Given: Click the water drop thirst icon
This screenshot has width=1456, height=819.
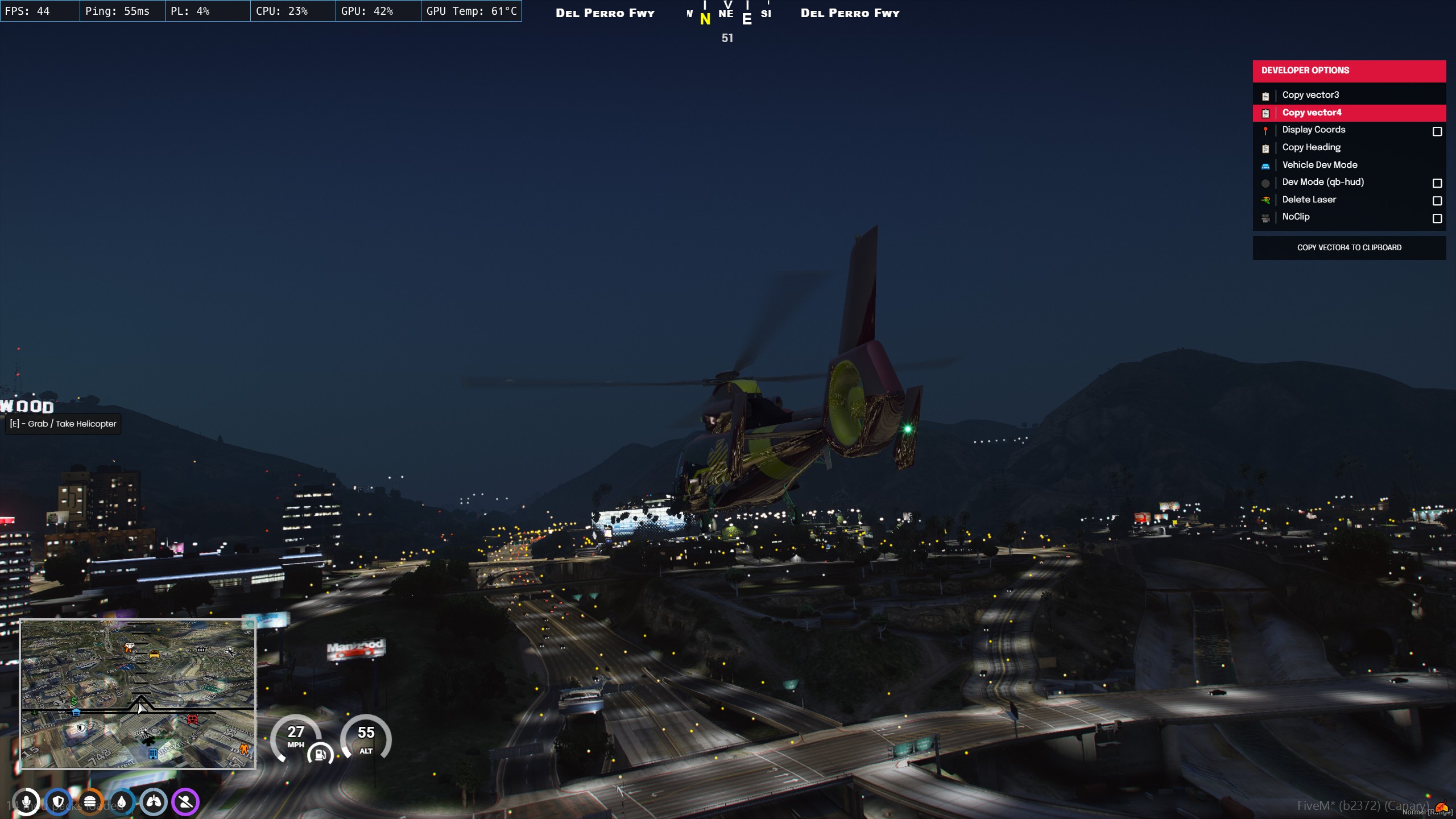Looking at the screenshot, I should [122, 802].
